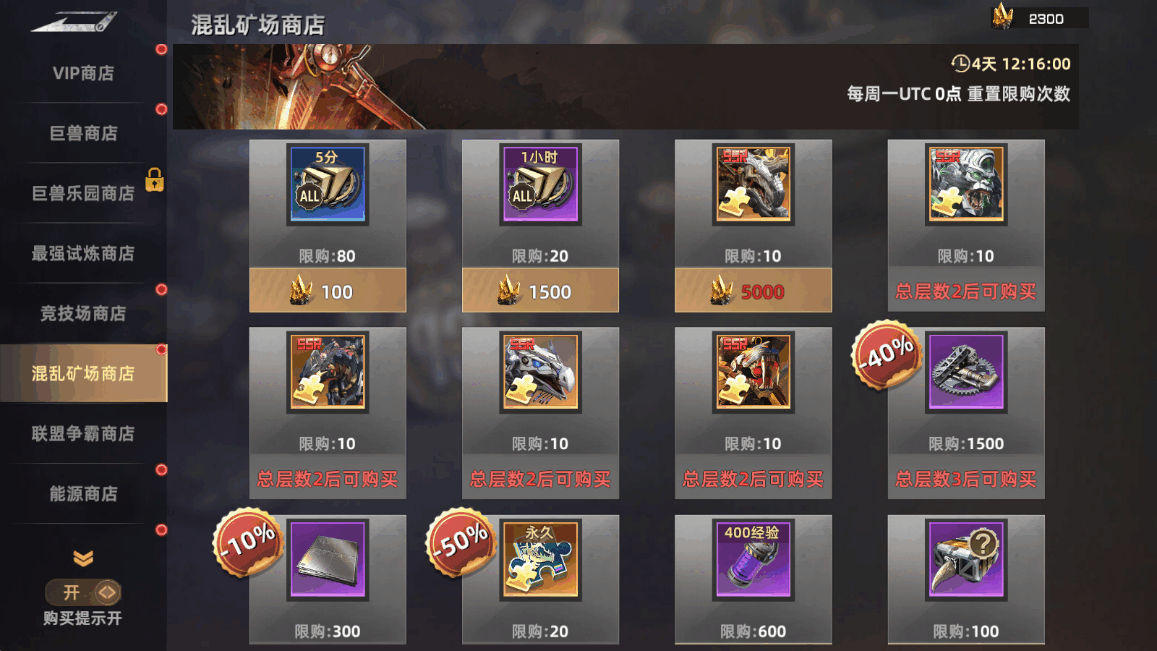This screenshot has width=1157, height=651.
Task: Tap the crystal currency balance 2300
Action: click(x=1040, y=19)
